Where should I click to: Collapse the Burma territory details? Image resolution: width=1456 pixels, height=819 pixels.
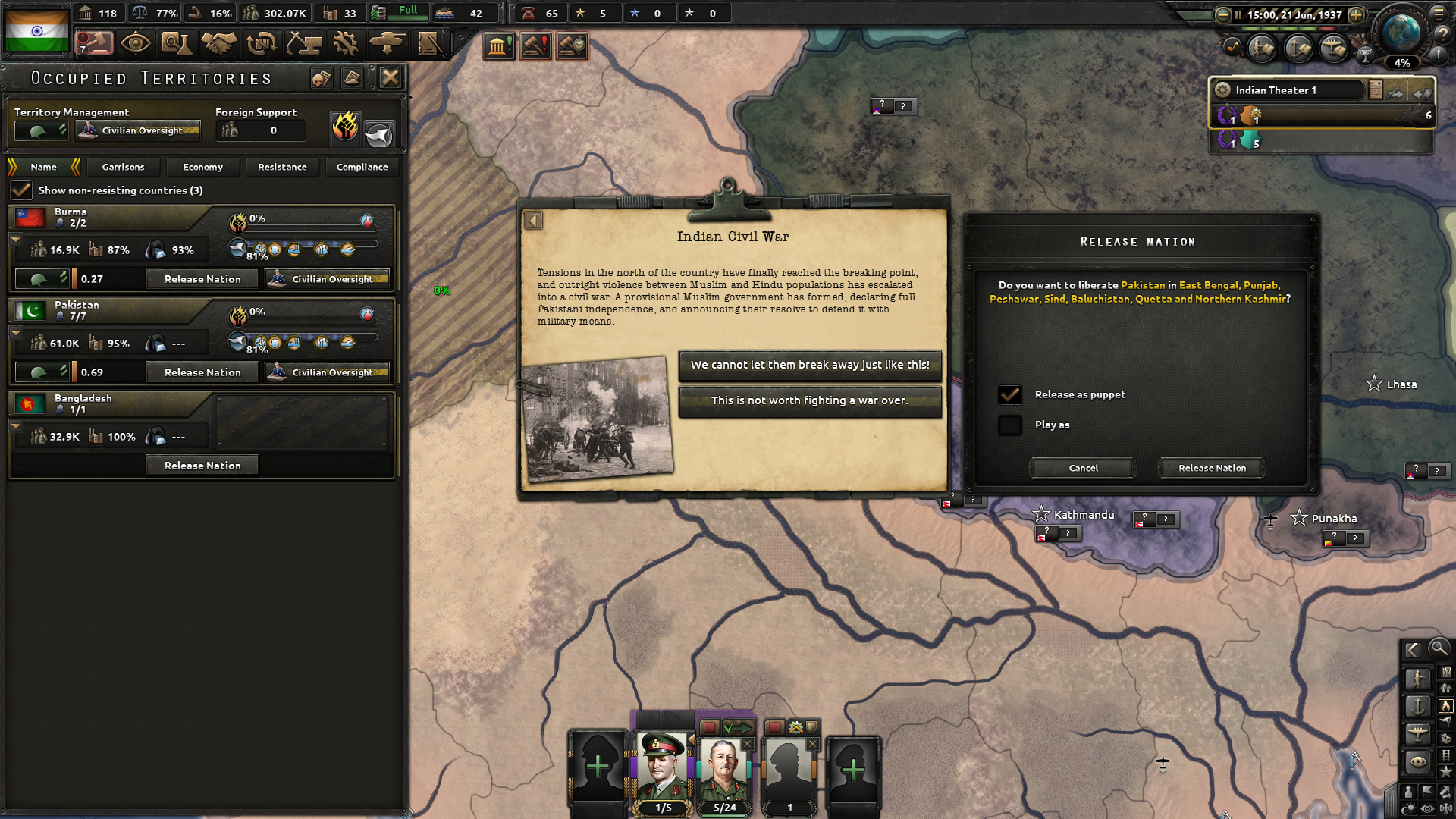[15, 238]
